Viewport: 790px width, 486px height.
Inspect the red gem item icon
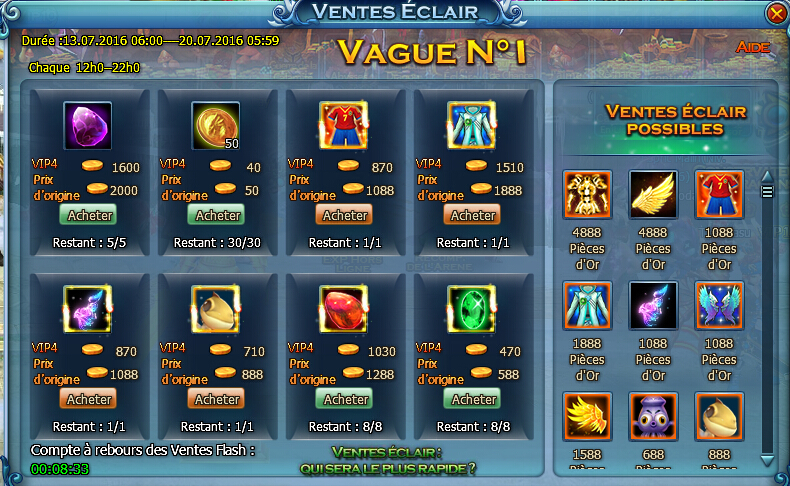point(345,310)
